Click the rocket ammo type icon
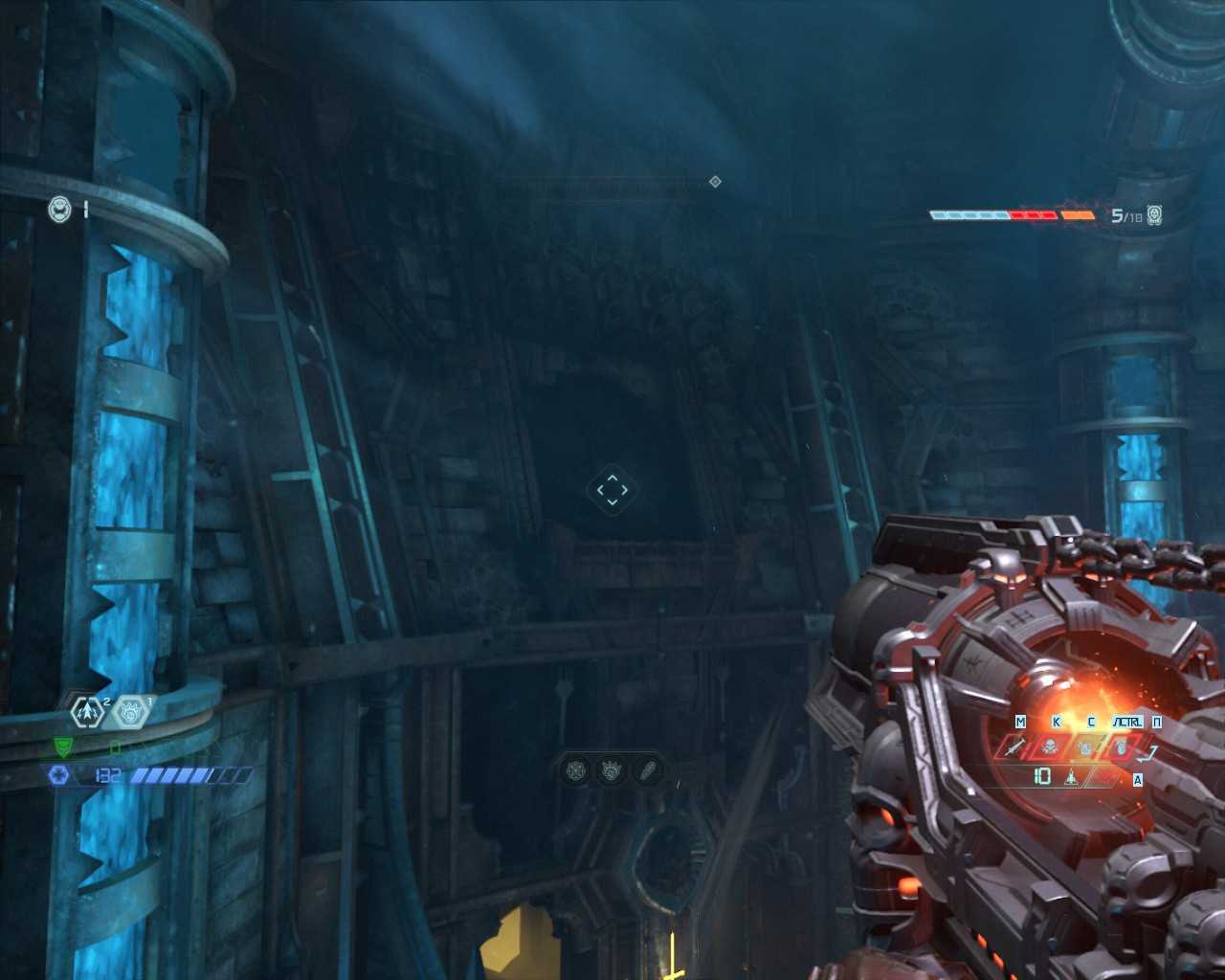 (x=1072, y=777)
